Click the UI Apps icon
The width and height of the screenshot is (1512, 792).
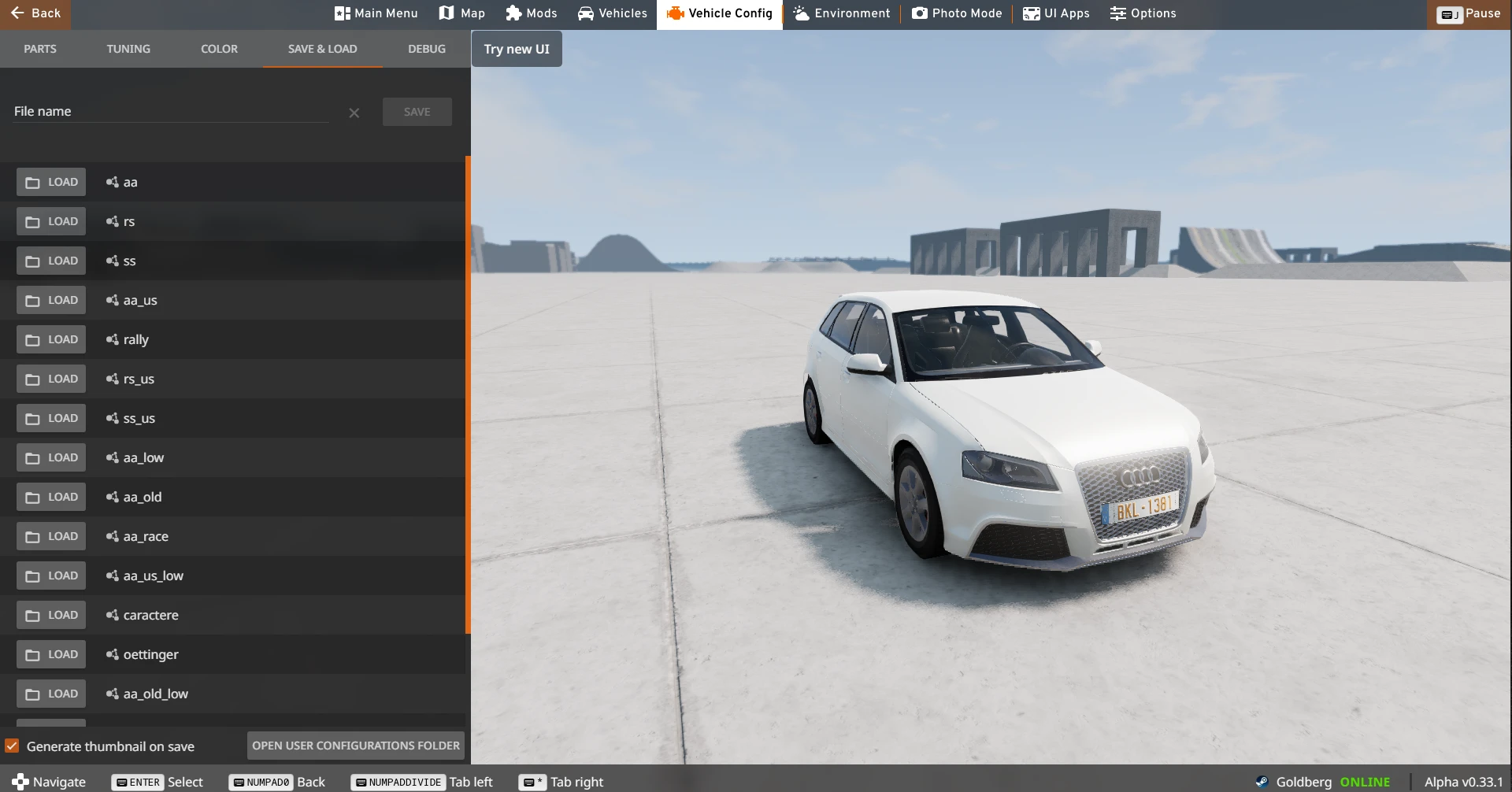1030,13
